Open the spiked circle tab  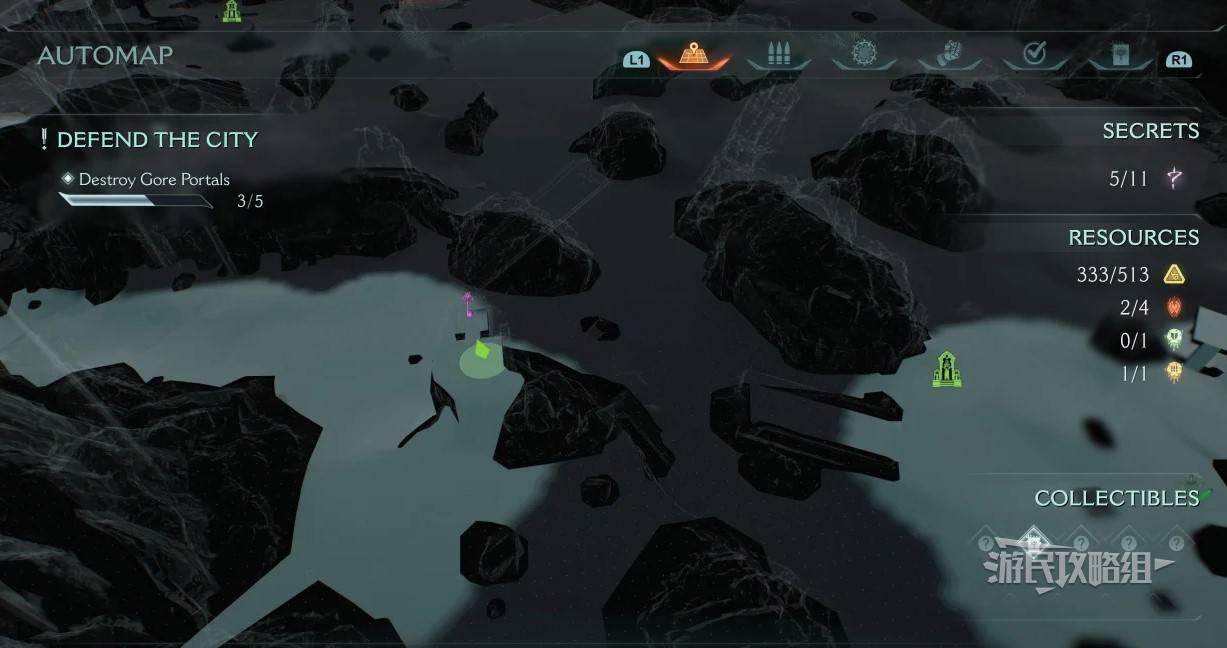click(x=864, y=54)
